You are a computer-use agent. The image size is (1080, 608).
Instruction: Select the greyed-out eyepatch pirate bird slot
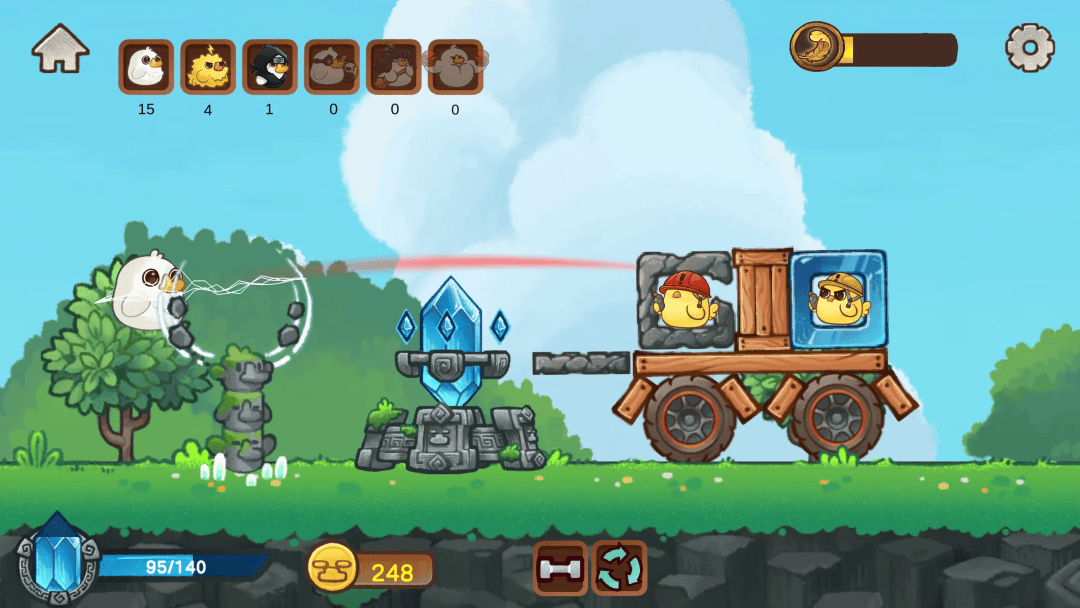[x=332, y=67]
